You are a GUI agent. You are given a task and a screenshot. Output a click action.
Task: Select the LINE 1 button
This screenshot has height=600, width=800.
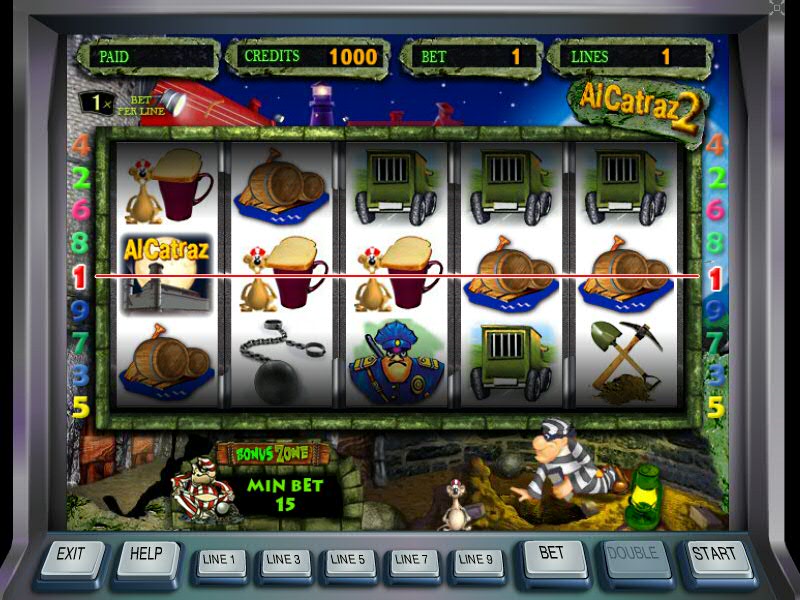(x=220, y=560)
